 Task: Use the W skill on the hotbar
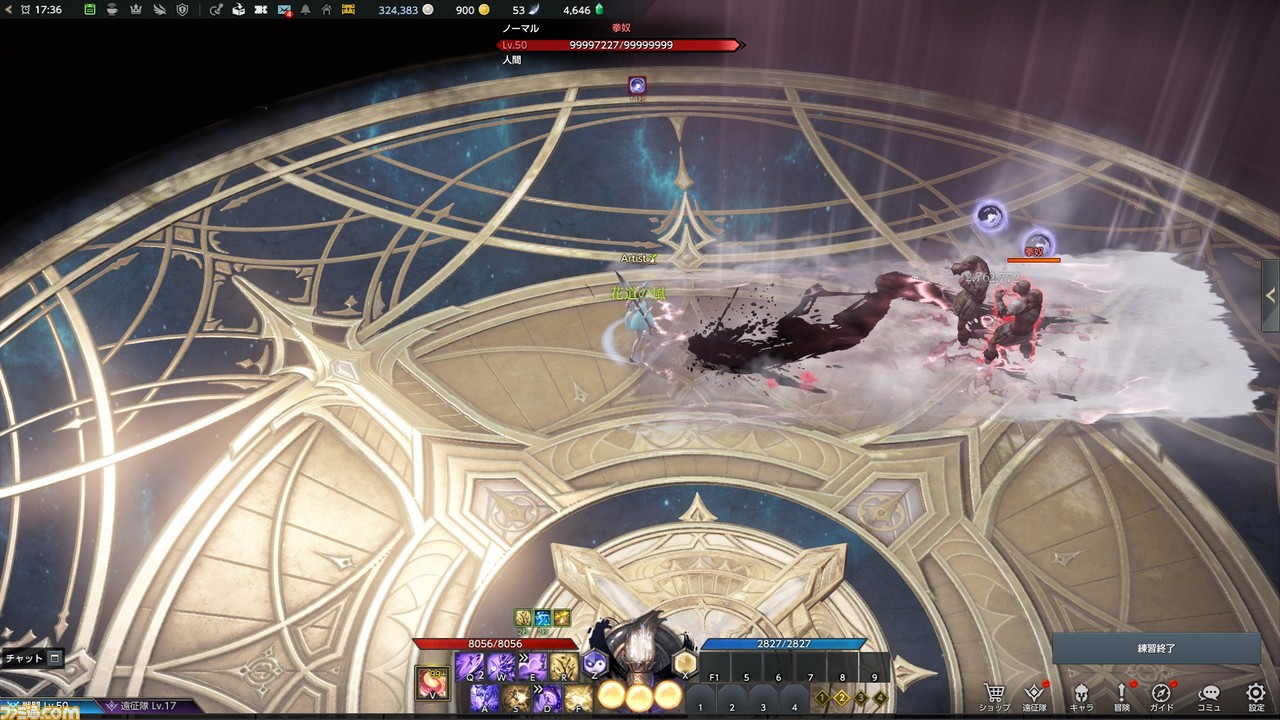[x=501, y=667]
